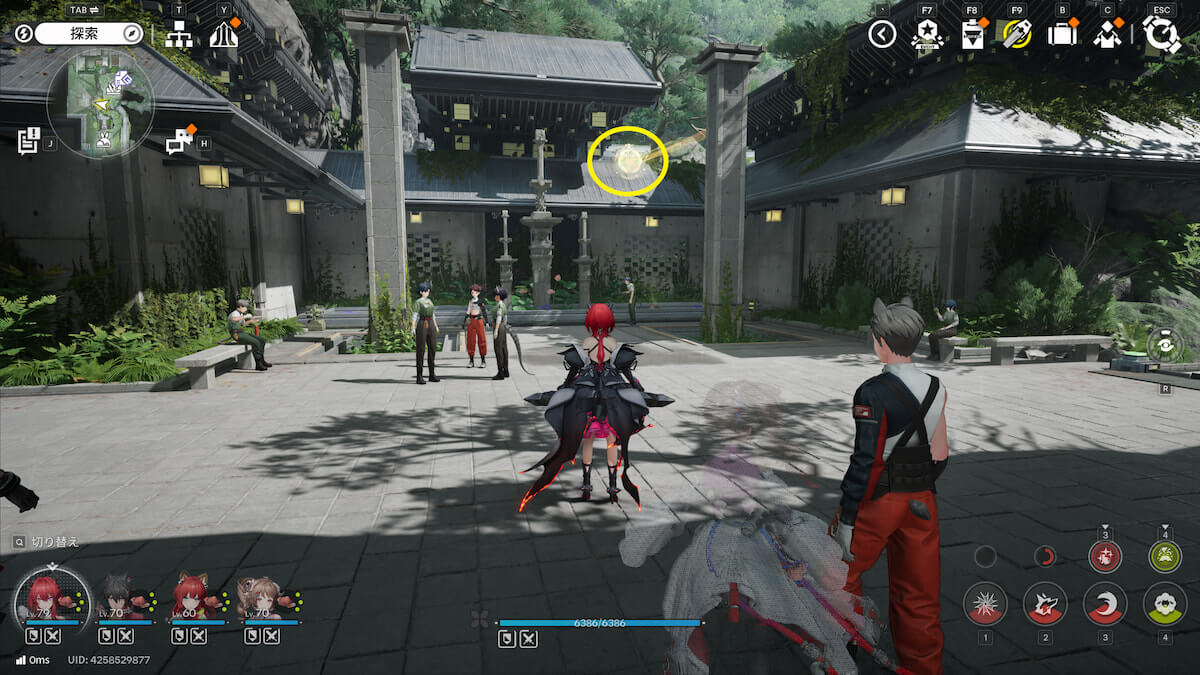Open the clipboard icon with orange dot
This screenshot has width=1200, height=675.
click(x=972, y=35)
